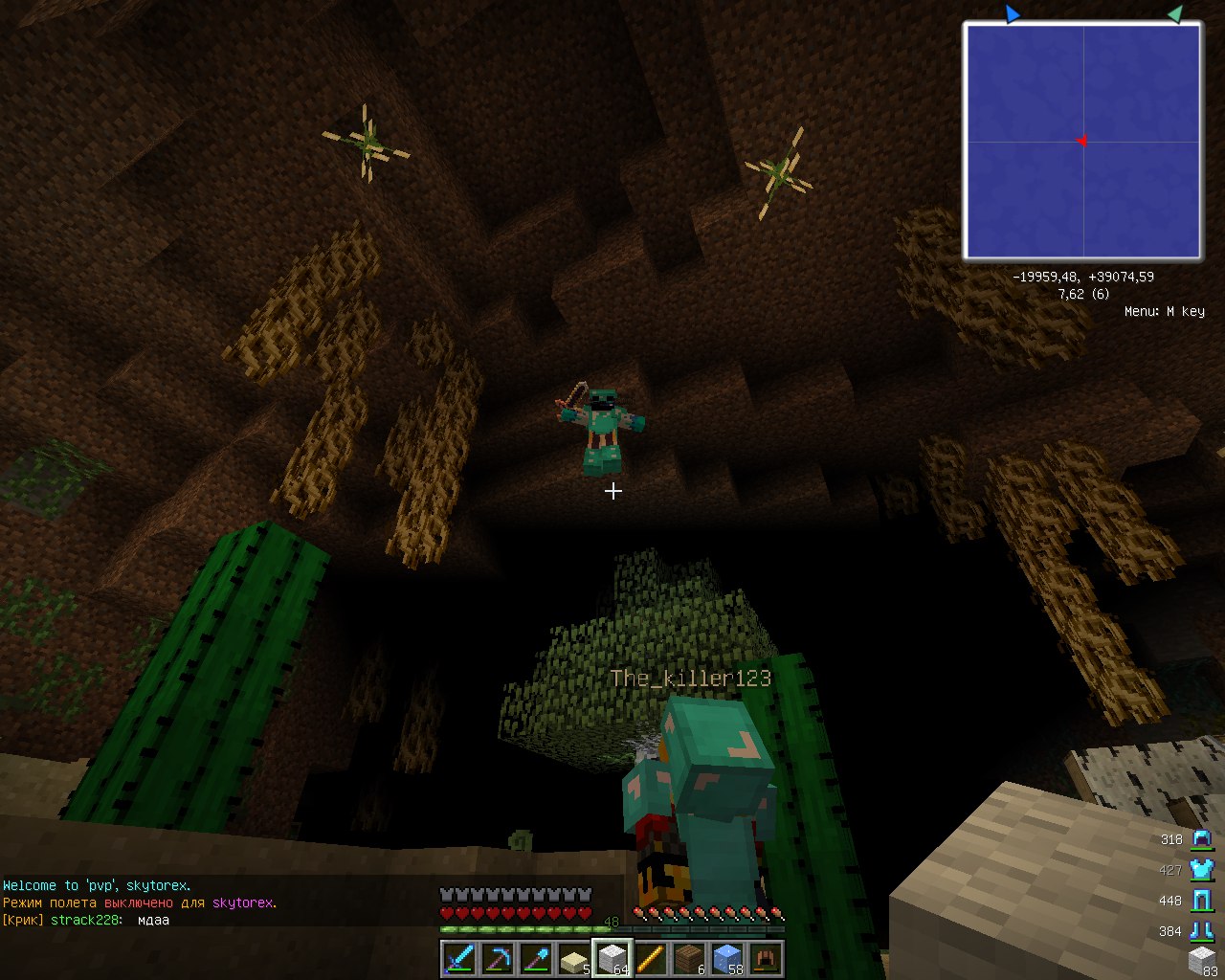
Task: Click the diamond boots durability icon
Action: (x=1201, y=930)
